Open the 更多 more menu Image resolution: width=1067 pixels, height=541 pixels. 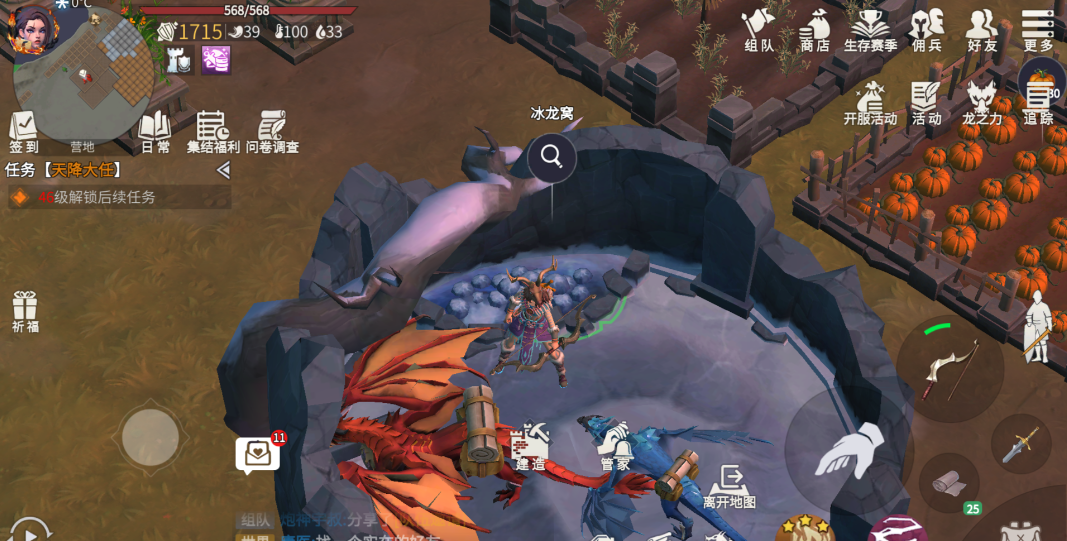click(x=1038, y=28)
